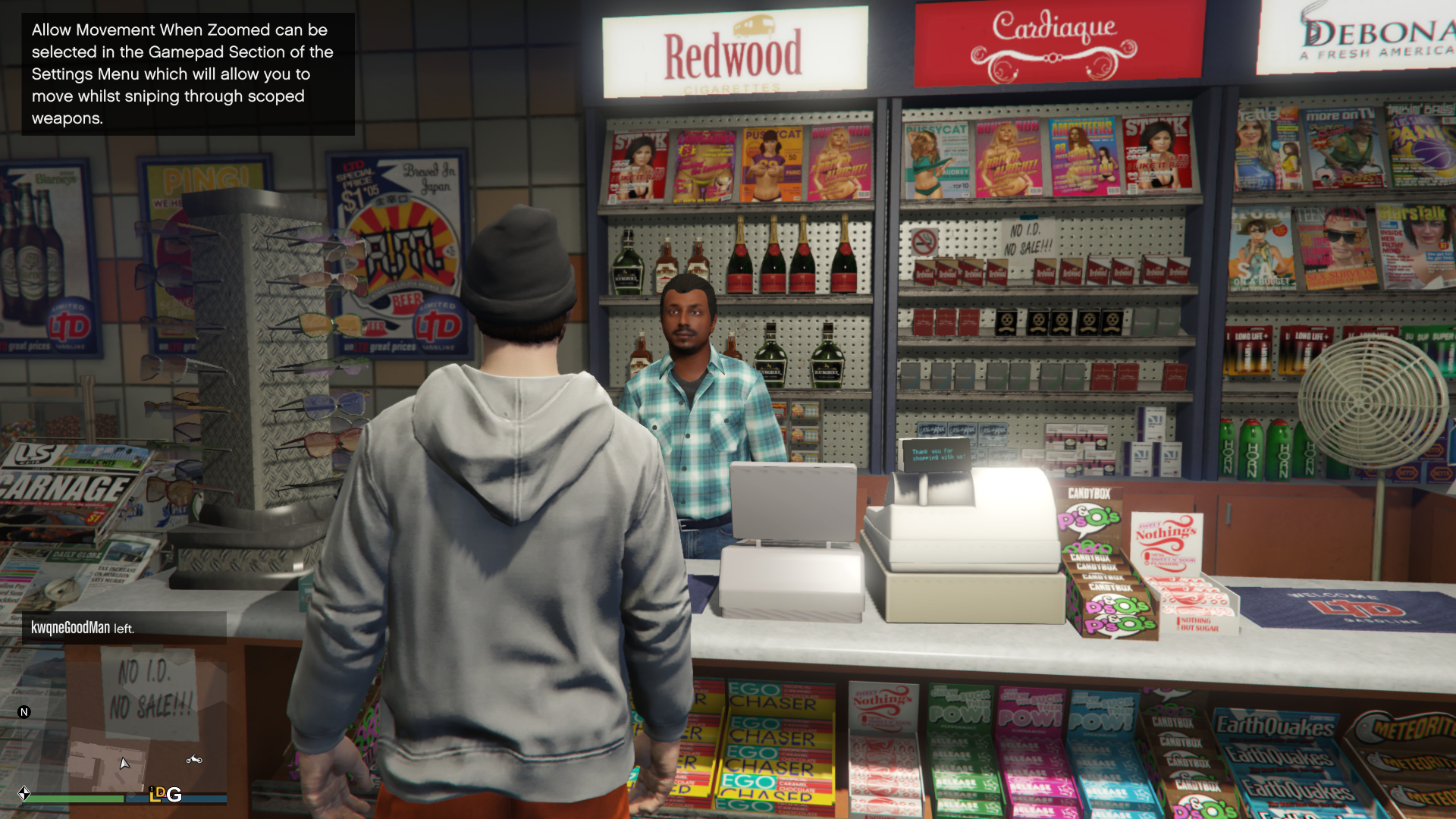The width and height of the screenshot is (1456, 819).
Task: Click the diamond marker left of the health bar
Action: (x=24, y=794)
